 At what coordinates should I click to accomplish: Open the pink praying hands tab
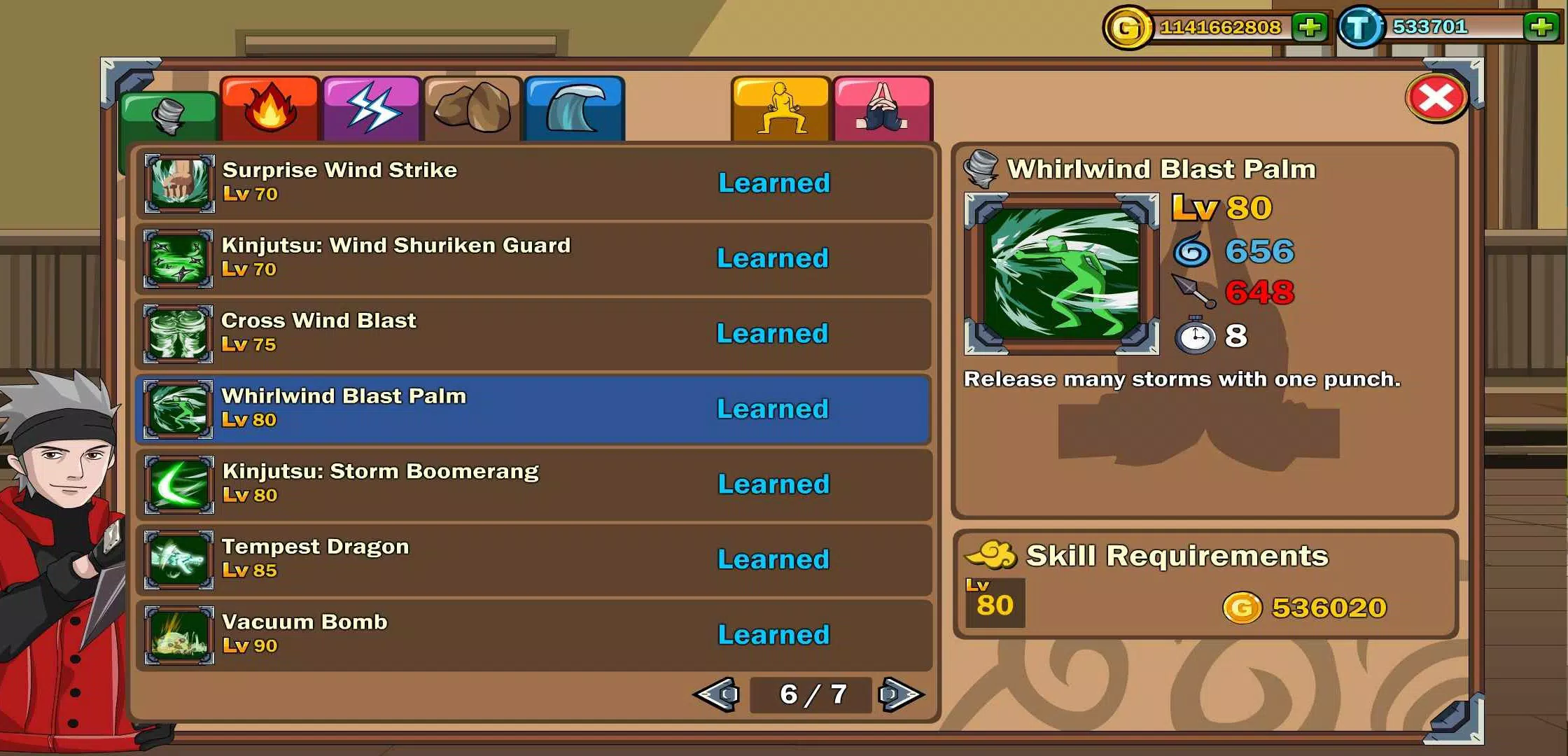tap(883, 108)
